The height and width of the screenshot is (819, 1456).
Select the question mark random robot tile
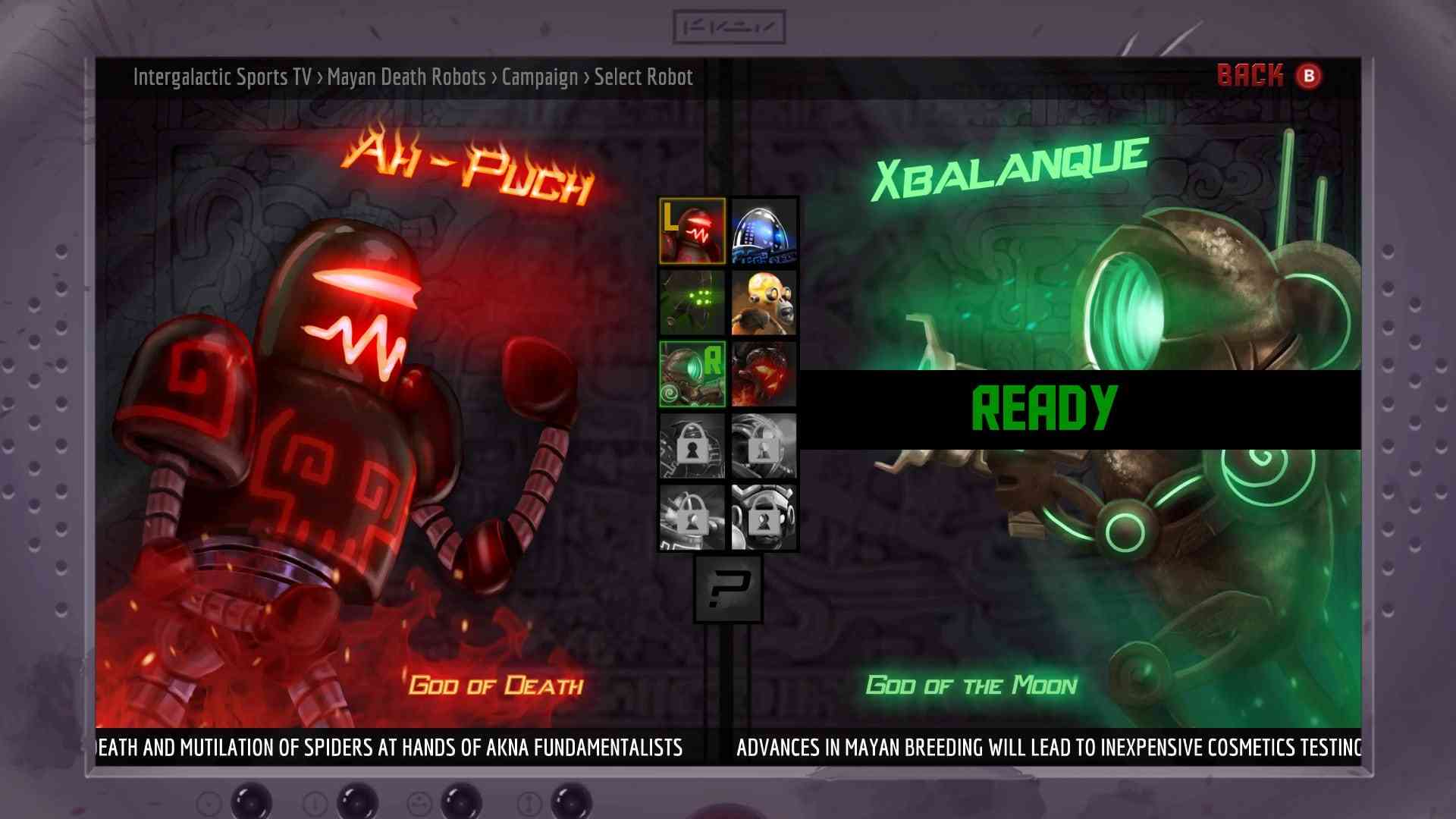pyautogui.click(x=728, y=589)
